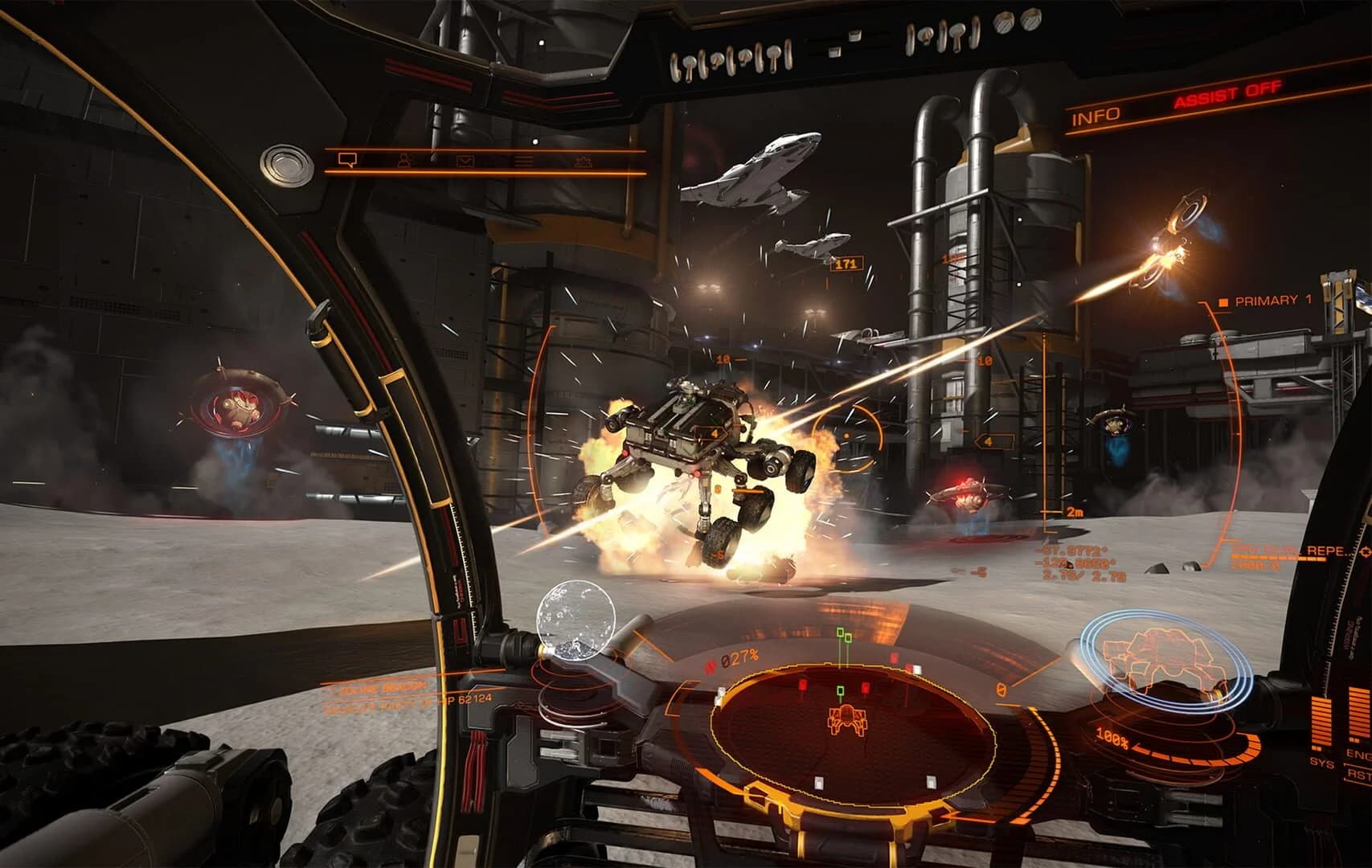Click the message log list icon
Screen dimensions: 1372x868
click(x=523, y=161)
